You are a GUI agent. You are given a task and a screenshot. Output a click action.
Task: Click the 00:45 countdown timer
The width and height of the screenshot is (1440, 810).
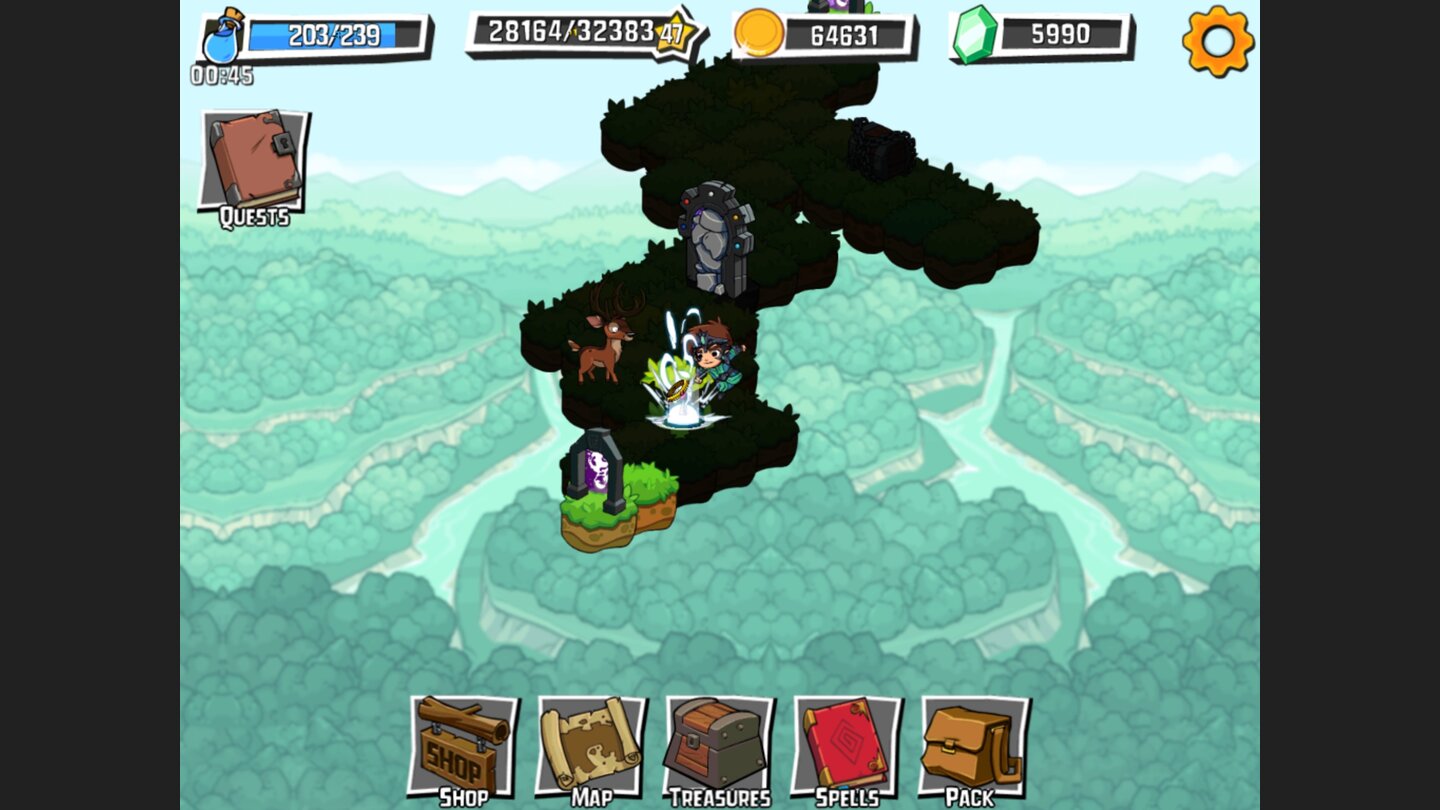[222, 72]
